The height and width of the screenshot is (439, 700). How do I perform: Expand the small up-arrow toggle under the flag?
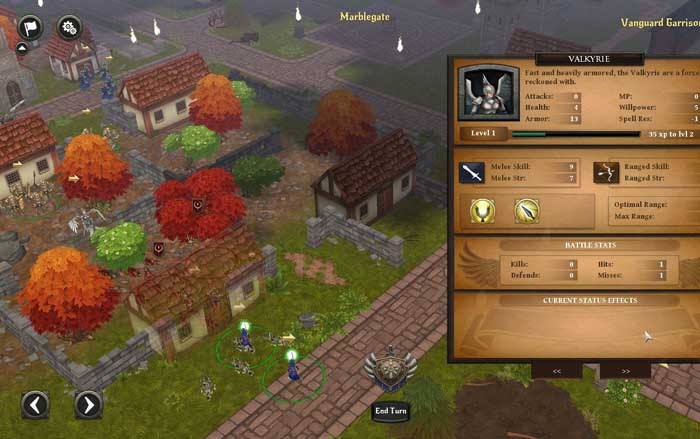22,46
